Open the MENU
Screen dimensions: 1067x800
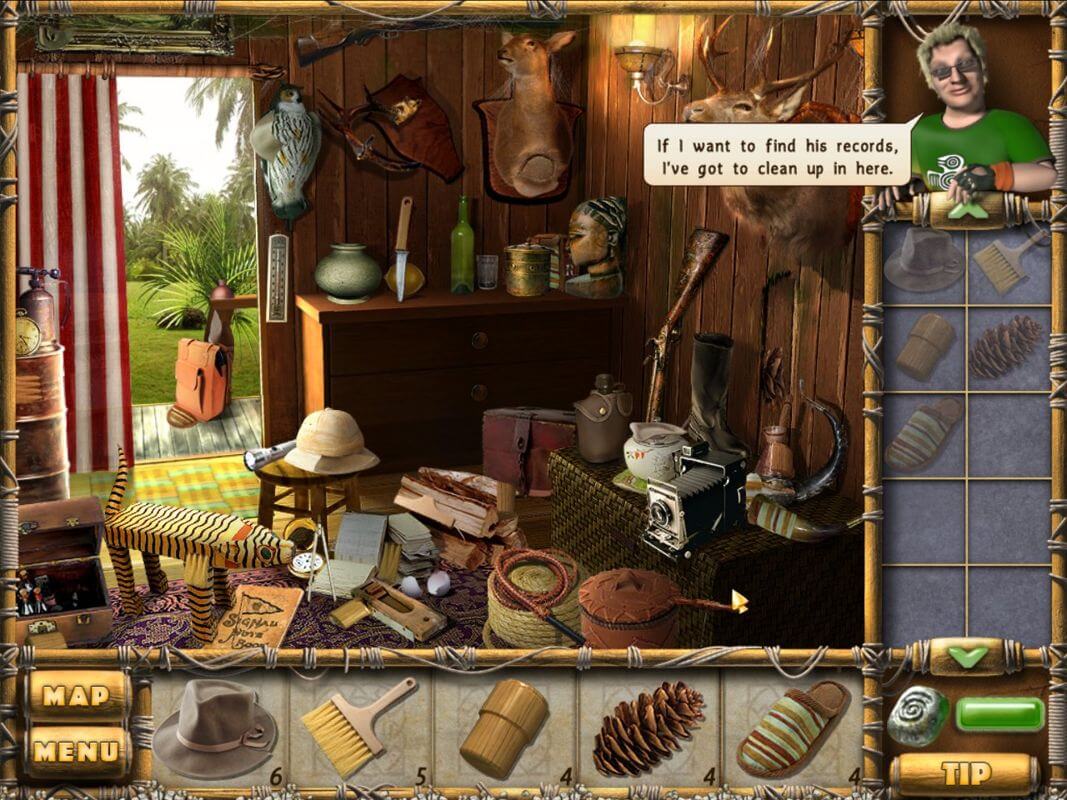(77, 751)
